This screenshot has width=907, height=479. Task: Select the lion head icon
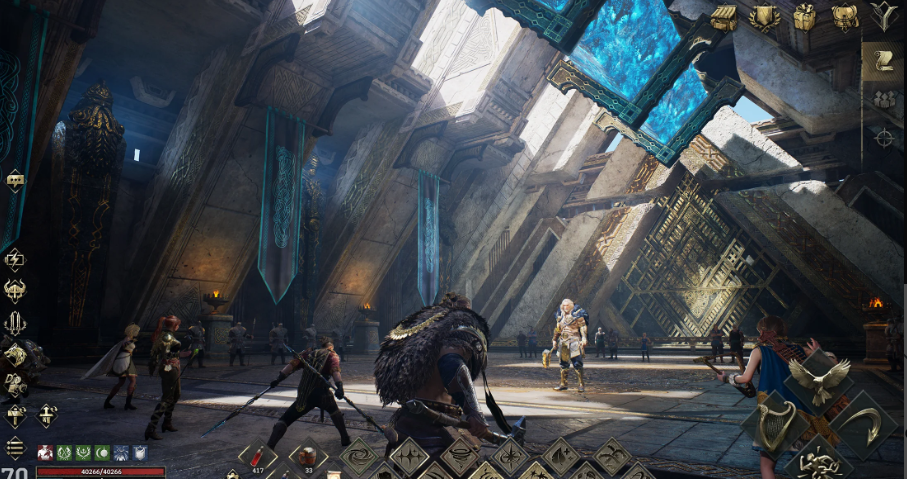[16, 354]
